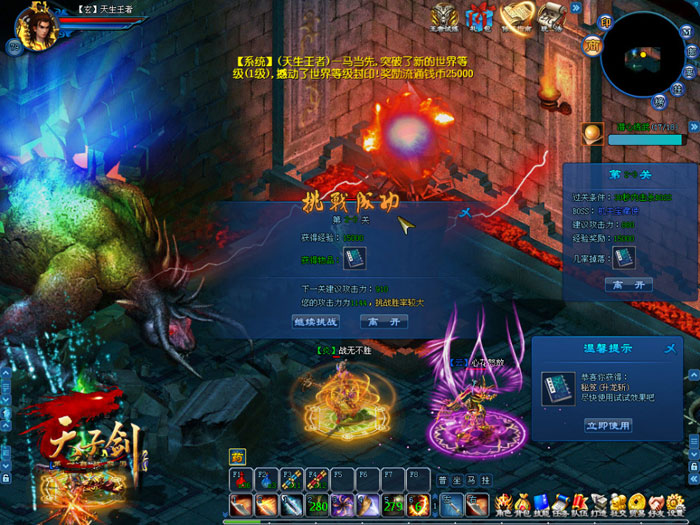
Task: Open the 王者试炼 helmet icon
Action: [447, 17]
